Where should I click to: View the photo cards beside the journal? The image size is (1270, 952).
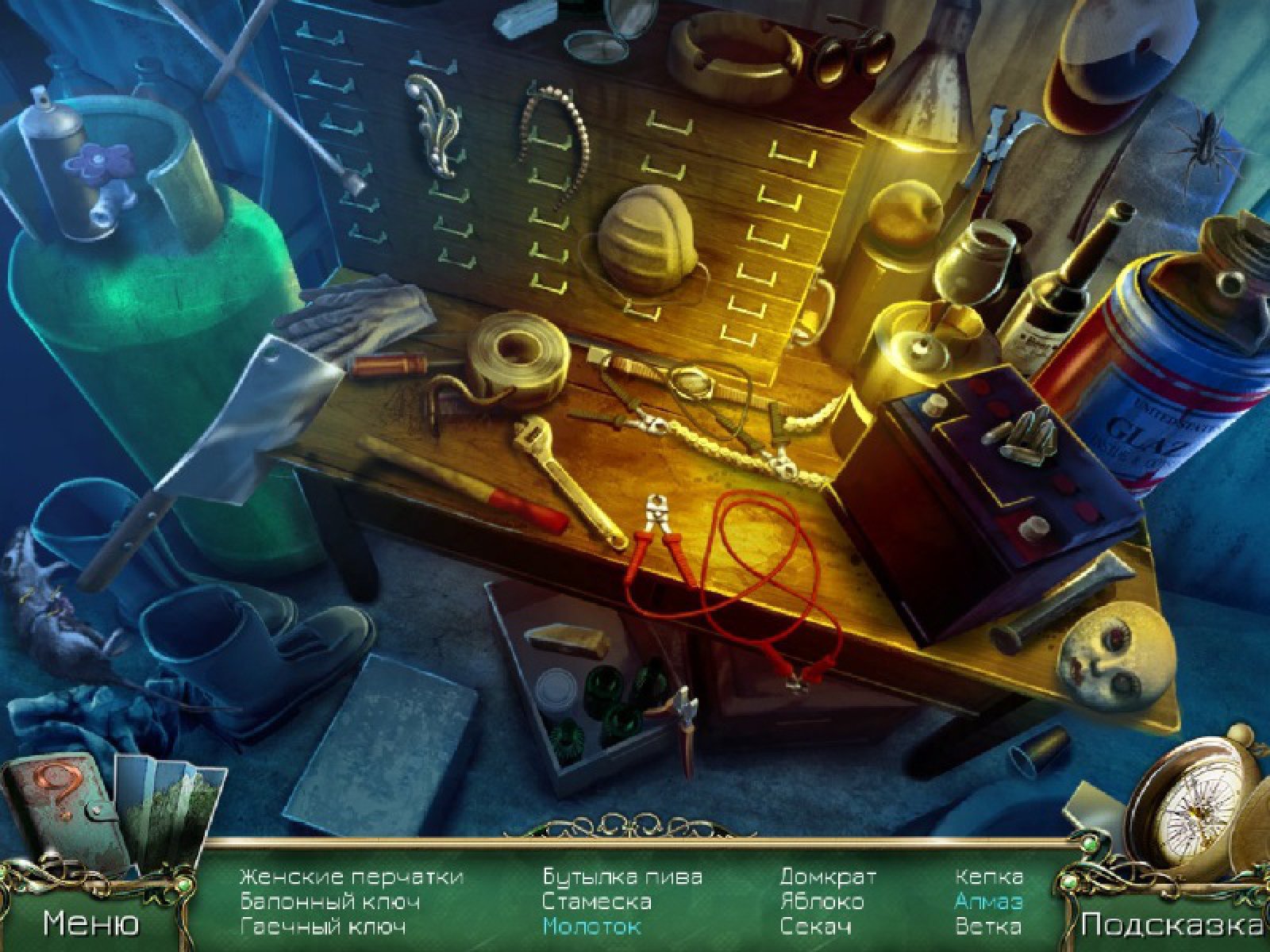coord(168,803)
